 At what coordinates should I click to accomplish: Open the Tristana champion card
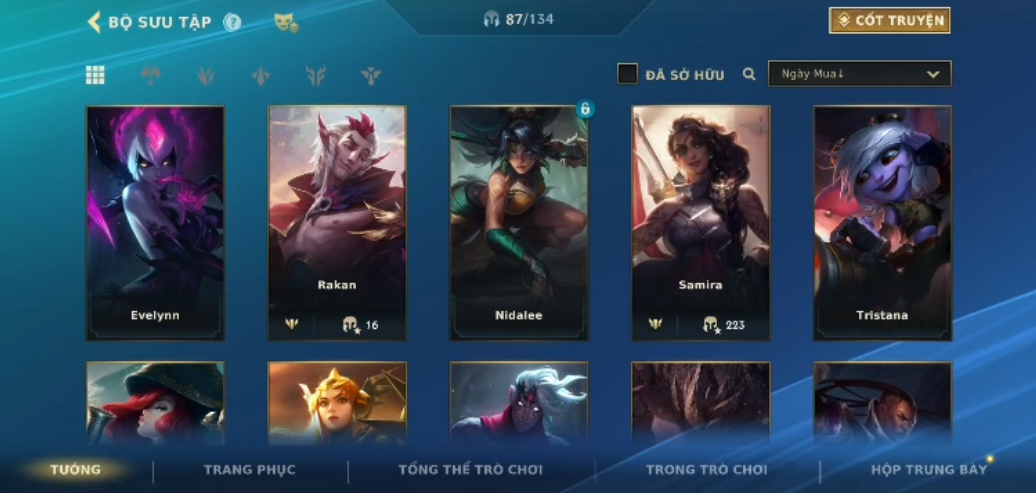[x=882, y=222]
